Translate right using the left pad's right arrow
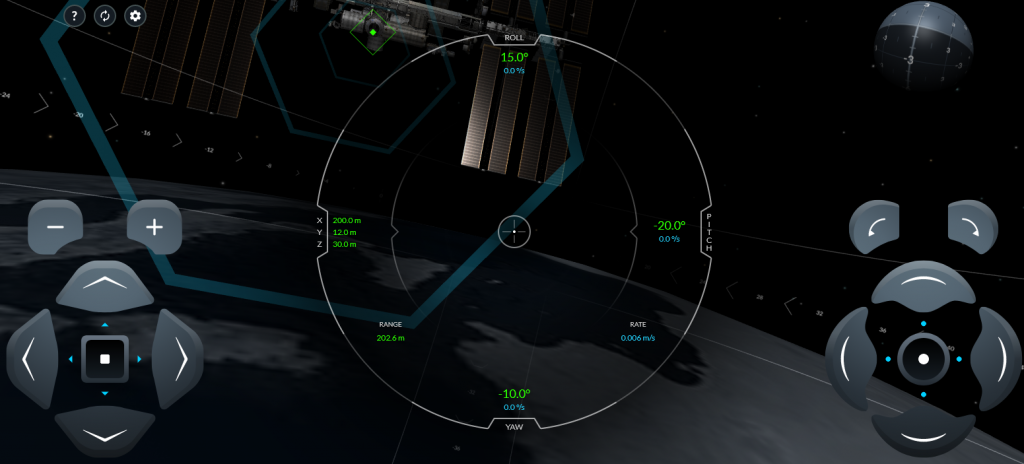The width and height of the screenshot is (1024, 464). pyautogui.click(x=178, y=358)
